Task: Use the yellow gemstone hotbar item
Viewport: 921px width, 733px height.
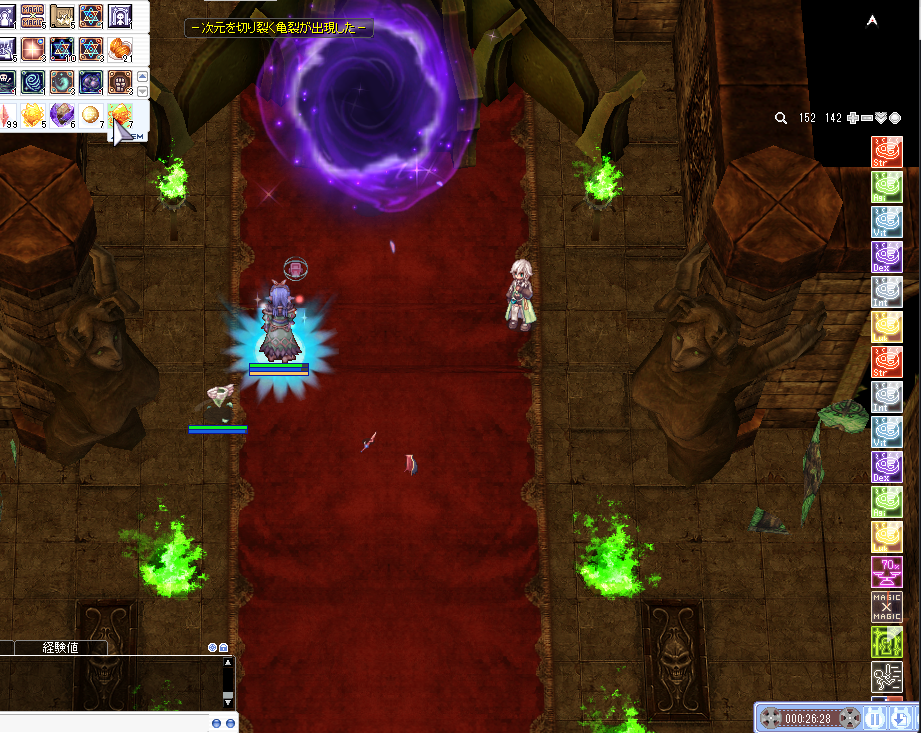Action: 33,115
